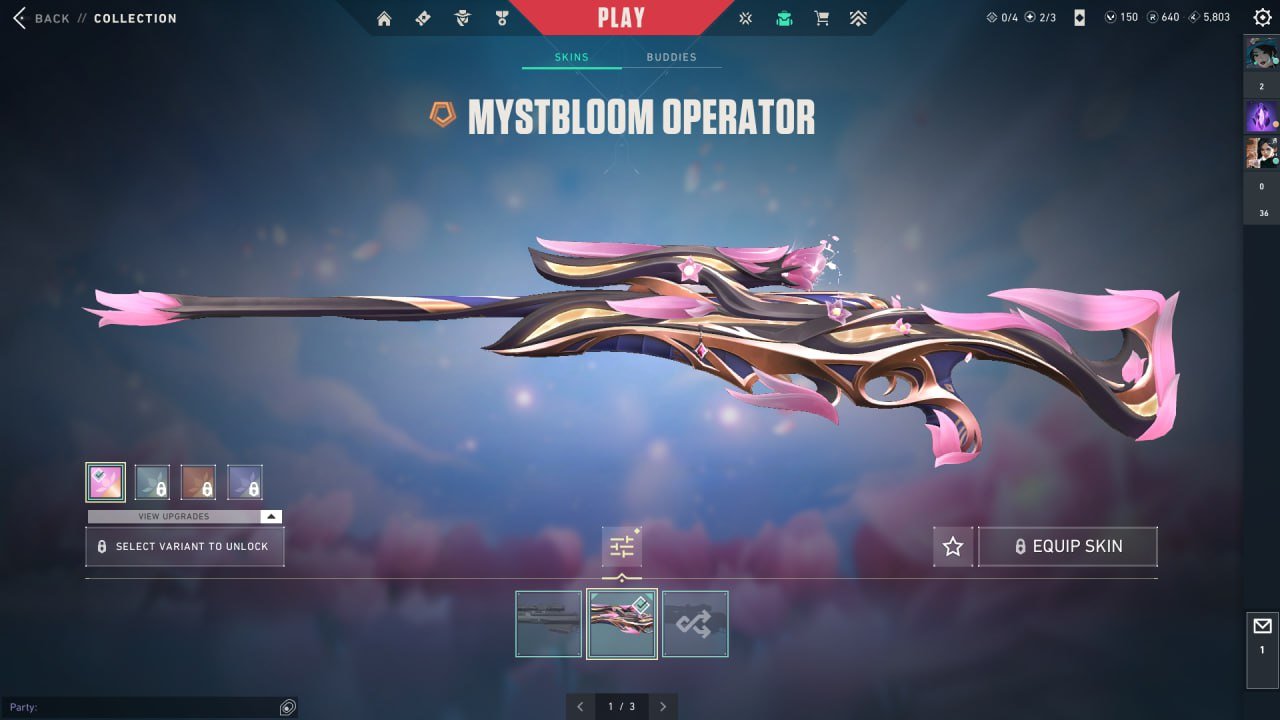Viewport: 1280px width, 720px height.
Task: Open the settings gear
Action: (x=1262, y=17)
